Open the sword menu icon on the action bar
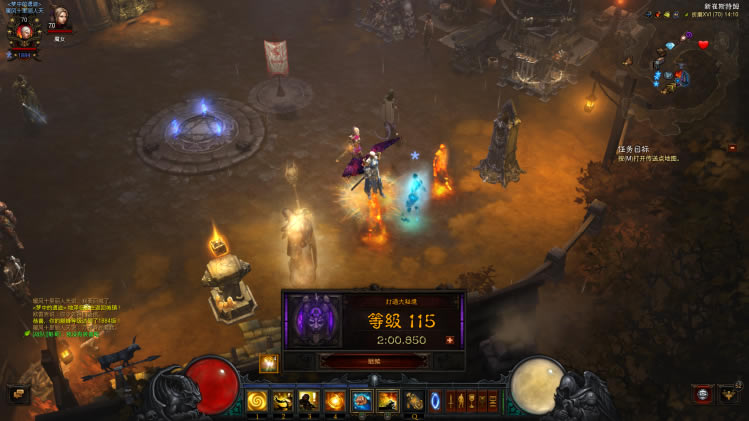749x421 pixels. [x=450, y=401]
